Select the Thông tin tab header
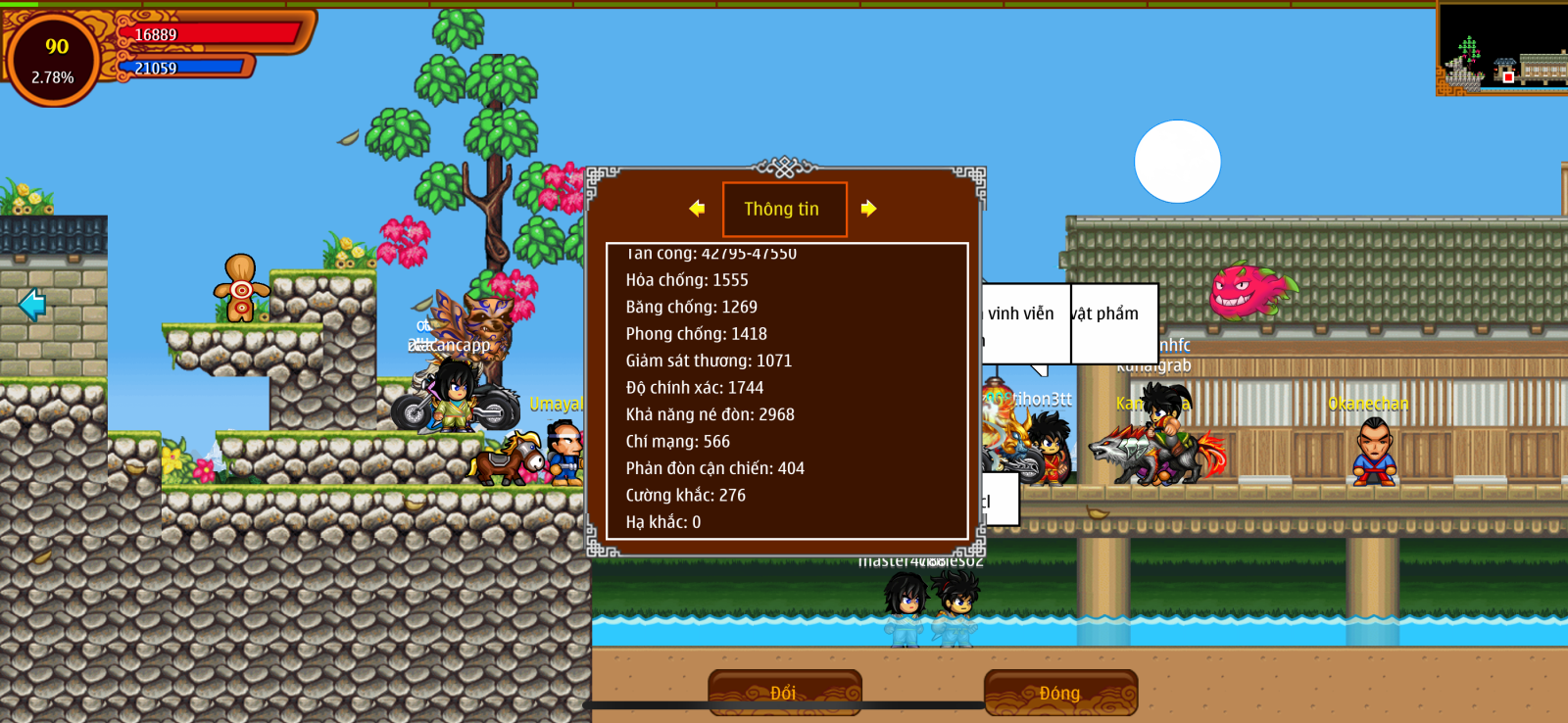This screenshot has width=1568, height=723. click(784, 210)
